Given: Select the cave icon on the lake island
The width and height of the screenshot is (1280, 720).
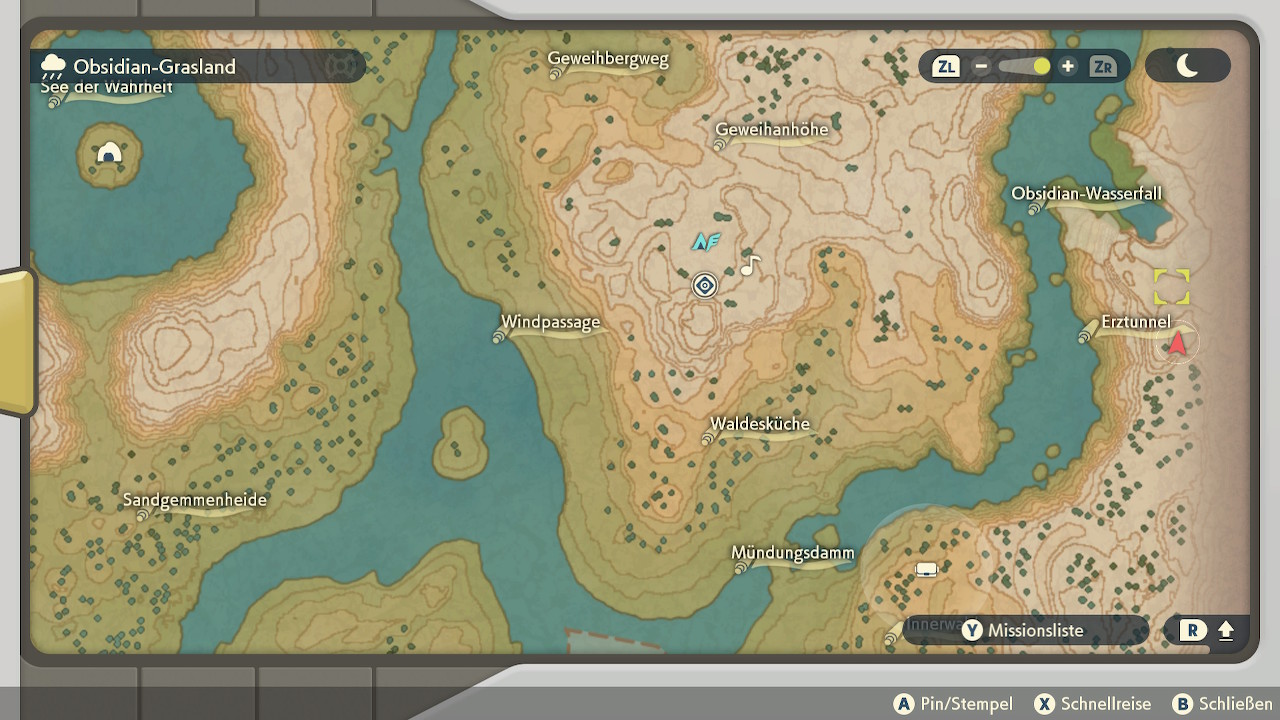Looking at the screenshot, I should point(109,153).
